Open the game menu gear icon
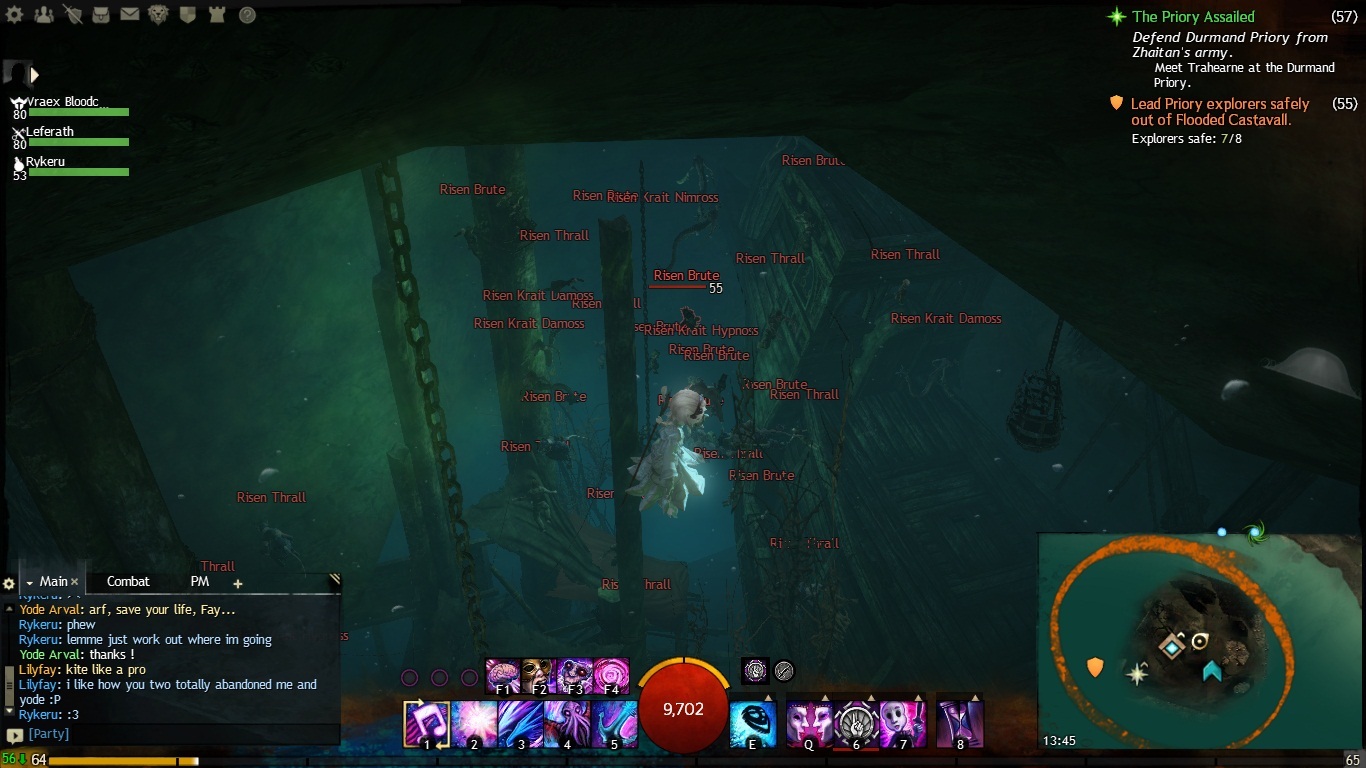Screen dimensions: 1366x768 14,15
